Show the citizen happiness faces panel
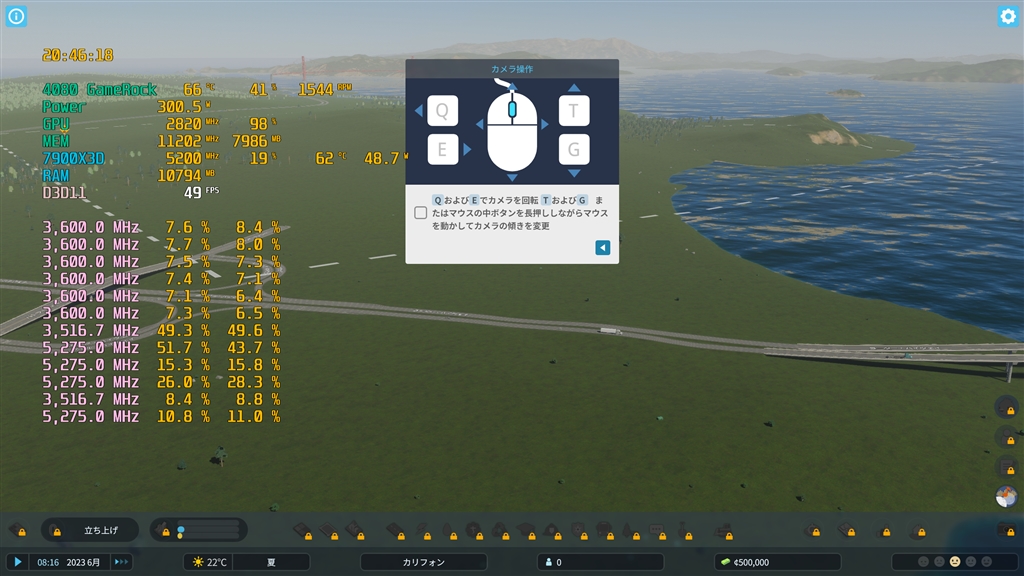Image resolution: width=1024 pixels, height=576 pixels. point(954,562)
